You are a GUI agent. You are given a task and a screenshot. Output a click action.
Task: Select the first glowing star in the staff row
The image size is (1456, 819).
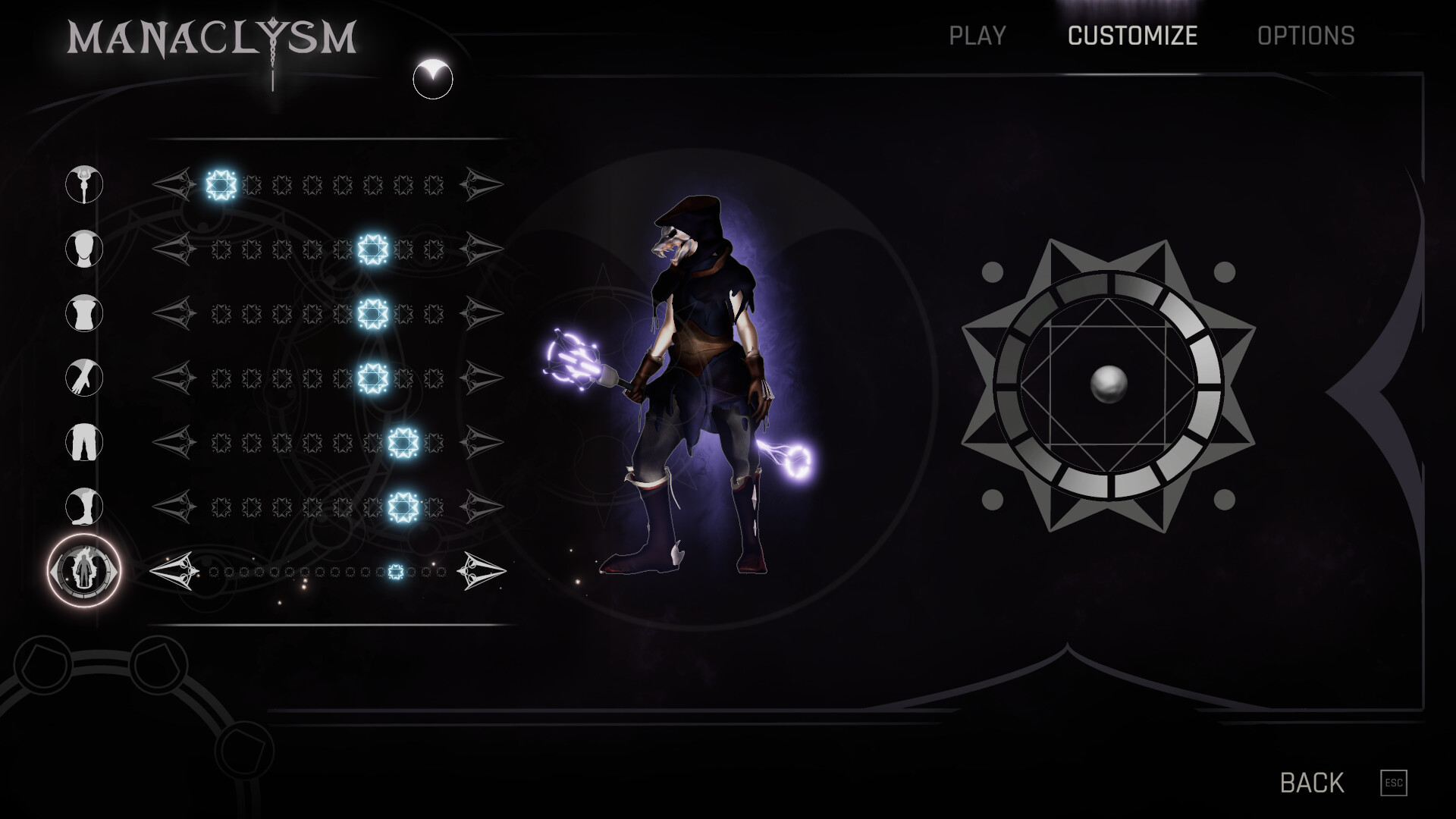220,183
